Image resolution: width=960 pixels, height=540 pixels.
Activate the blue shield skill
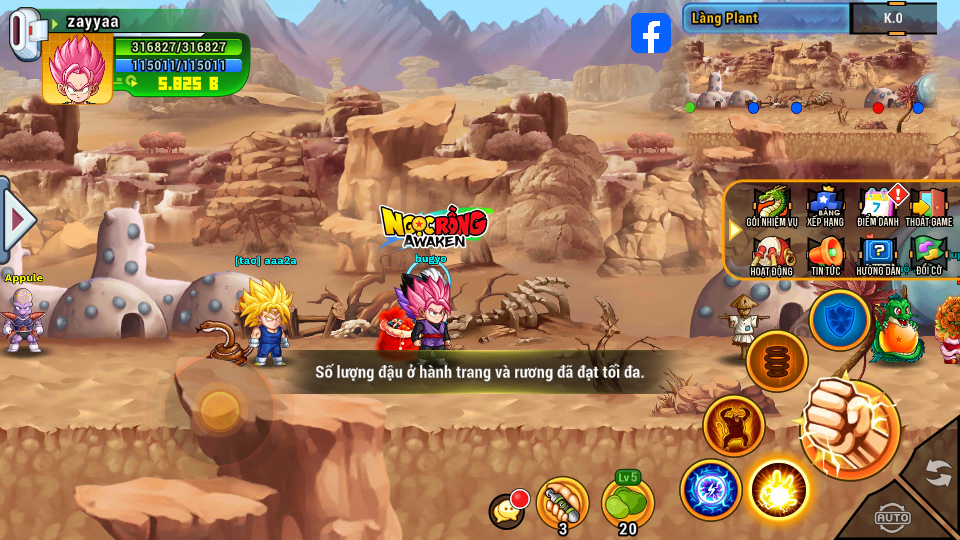(839, 320)
